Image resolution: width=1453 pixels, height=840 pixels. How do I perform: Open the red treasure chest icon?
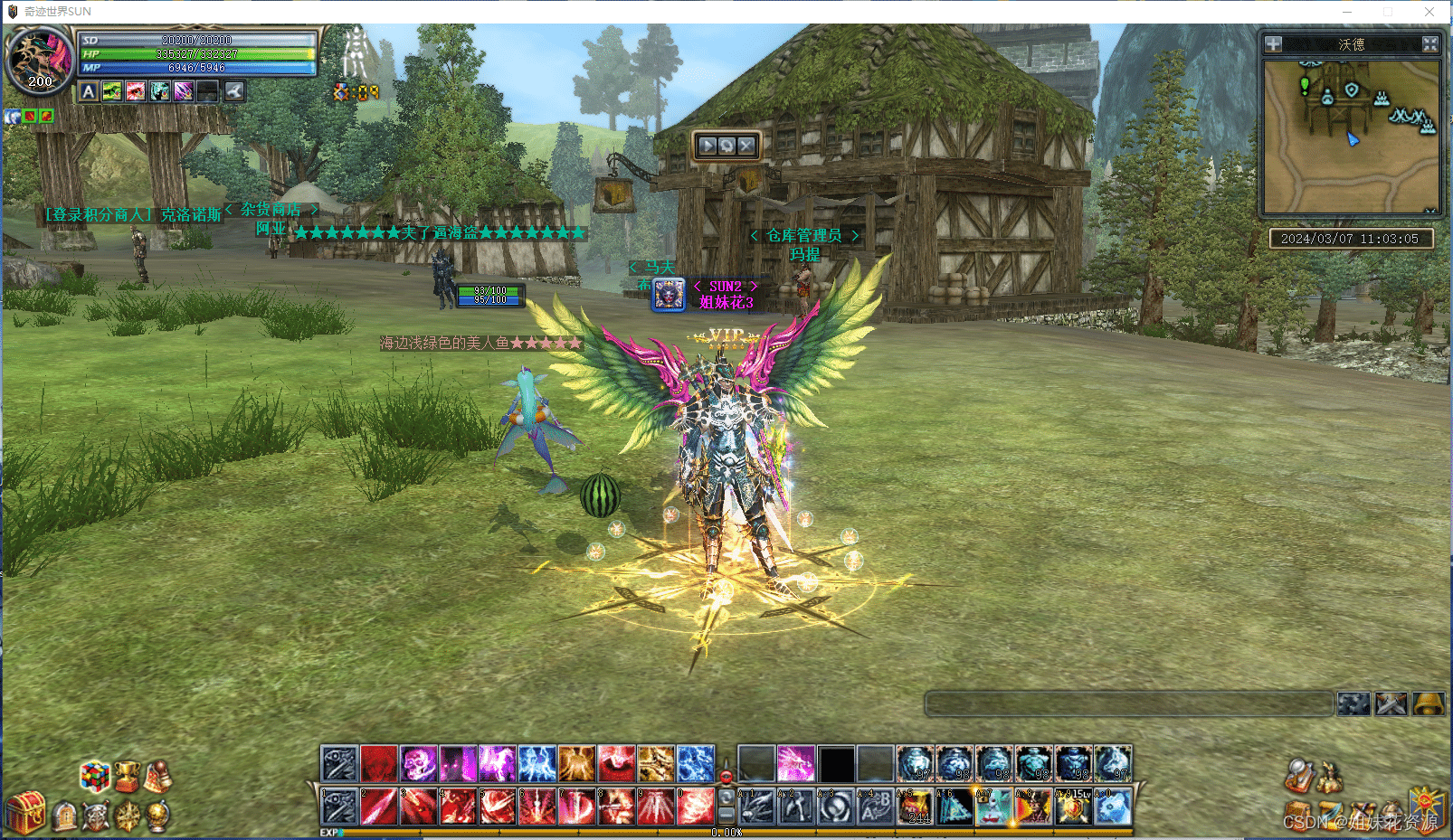[x=25, y=811]
